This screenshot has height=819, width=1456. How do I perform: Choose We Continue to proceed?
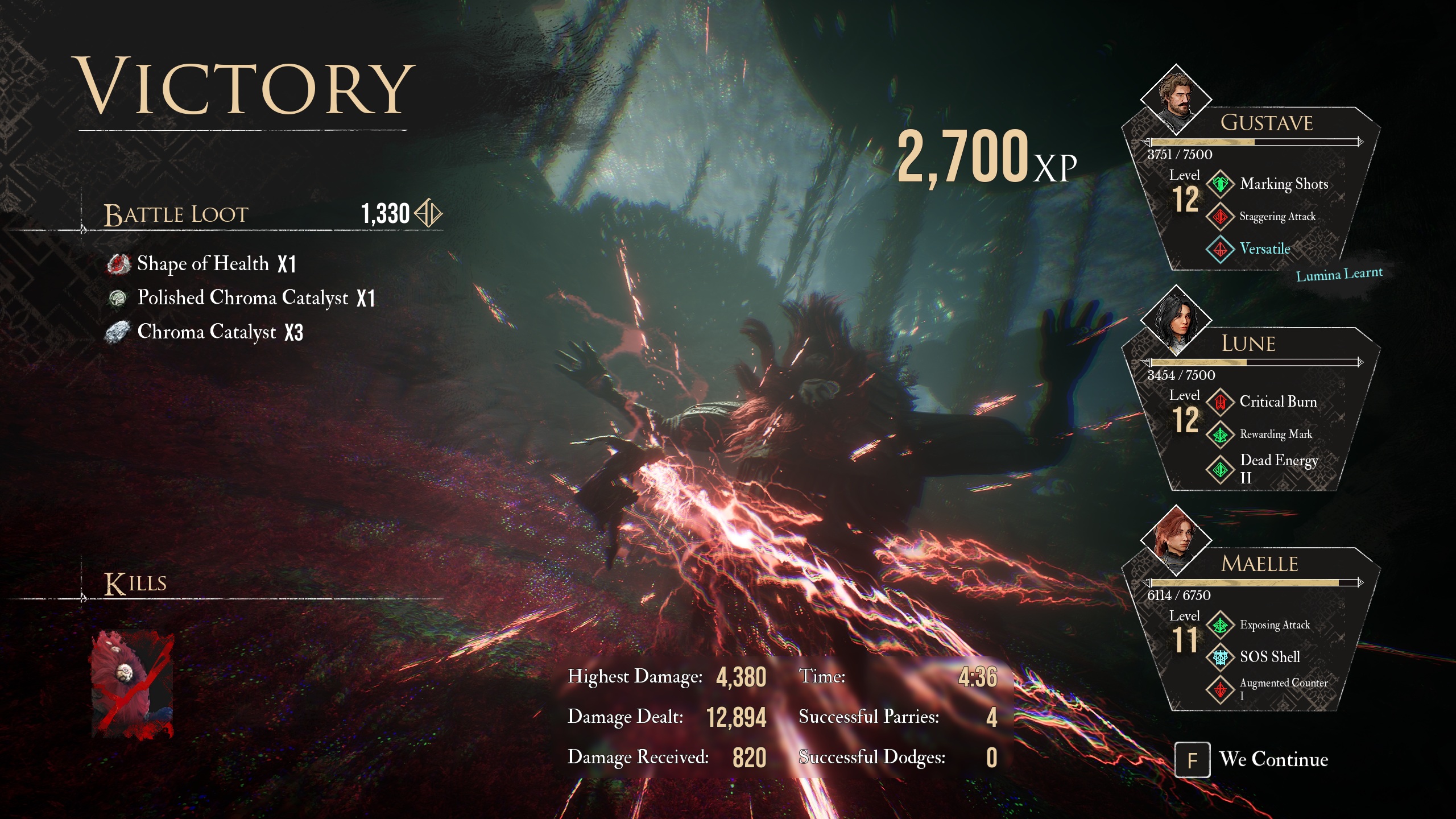(1251, 759)
